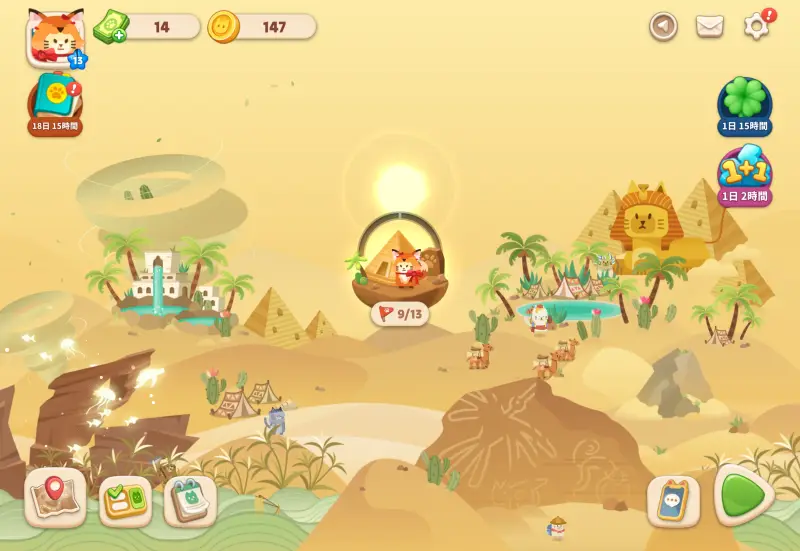Click the round back arrow button
This screenshot has height=551, width=800.
click(663, 26)
